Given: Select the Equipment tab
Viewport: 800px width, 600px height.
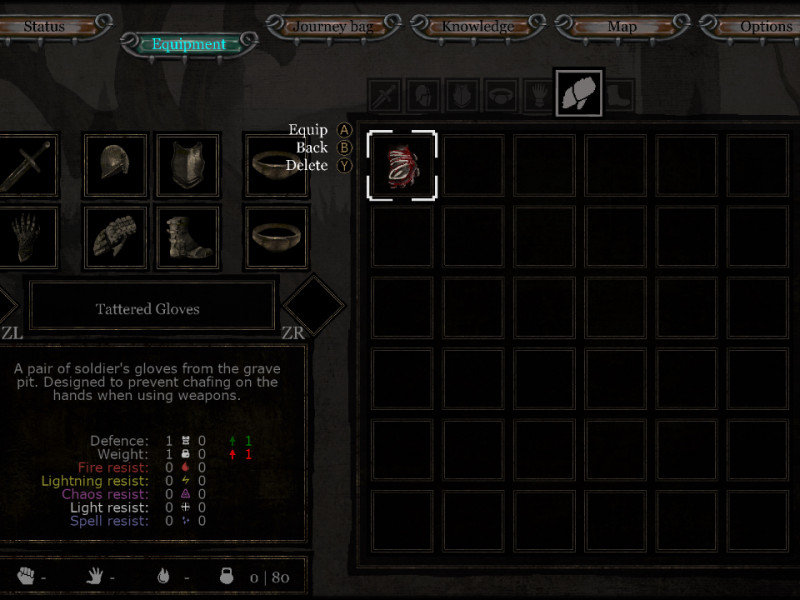Looking at the screenshot, I should 189,44.
